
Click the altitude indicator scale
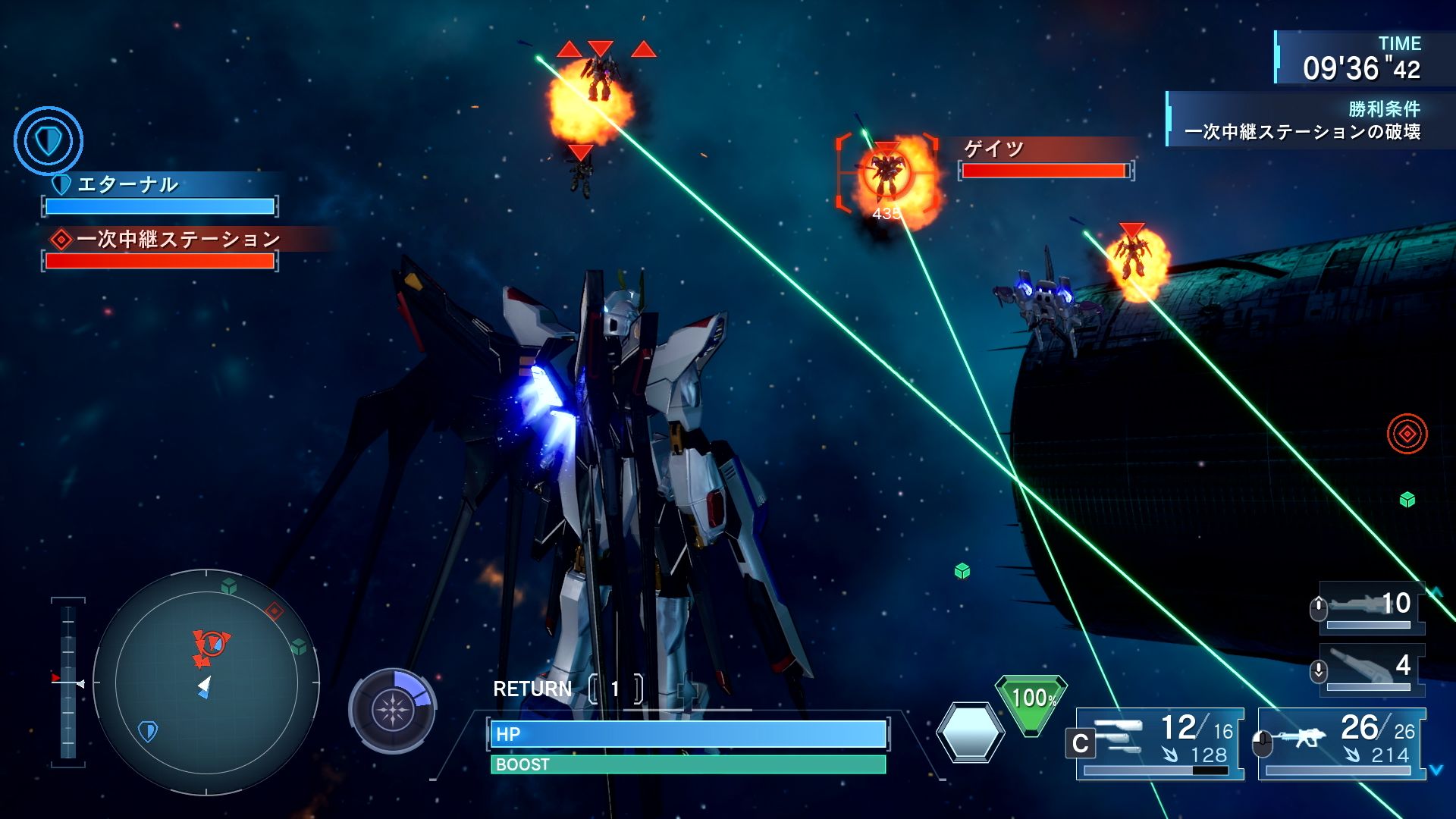click(x=68, y=681)
